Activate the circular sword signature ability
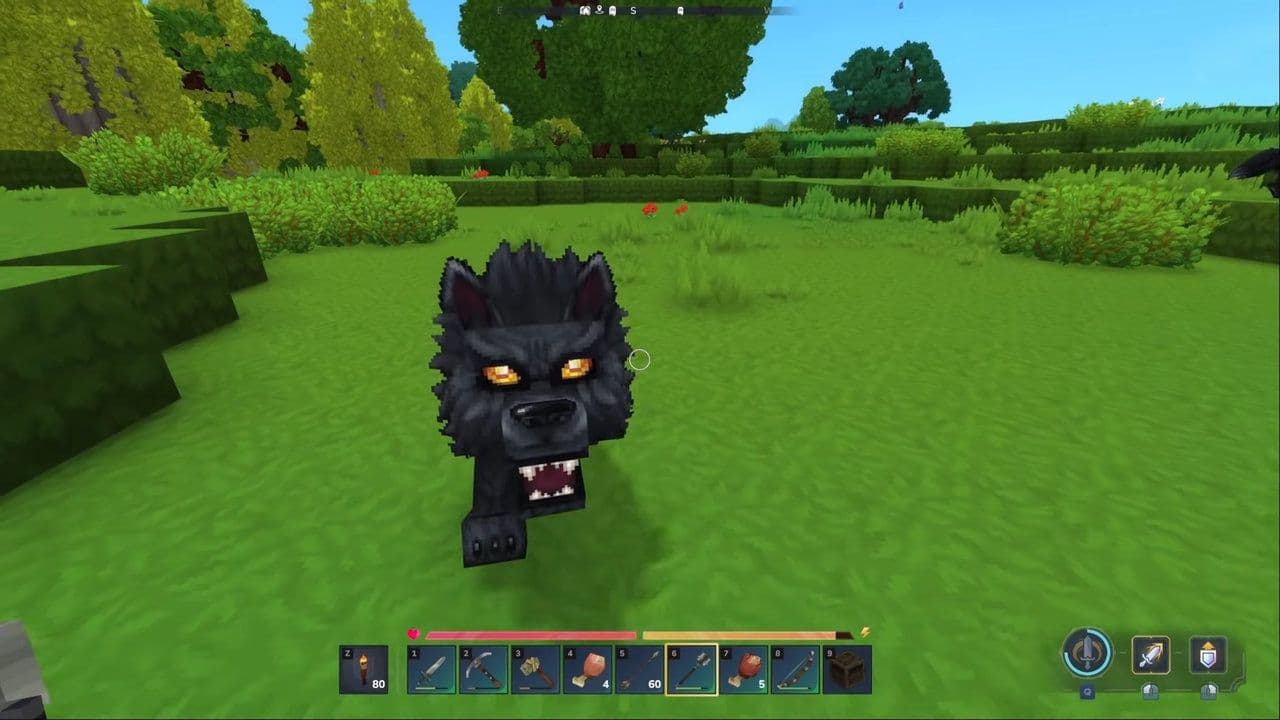This screenshot has width=1280, height=720. (x=1087, y=653)
